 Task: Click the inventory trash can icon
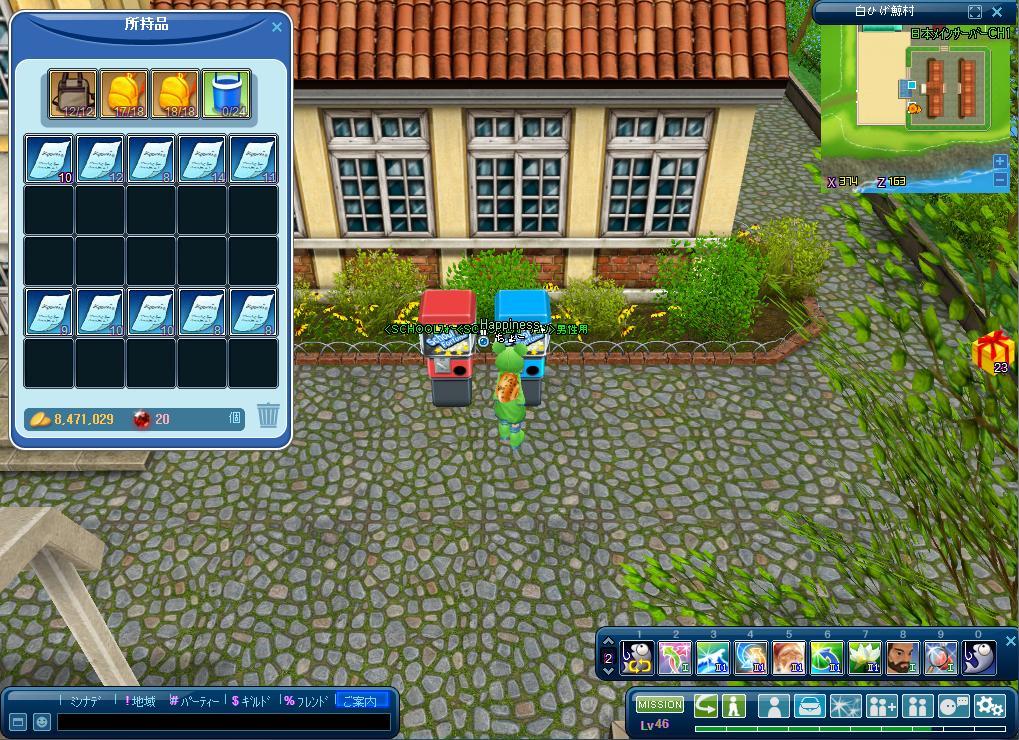[268, 416]
